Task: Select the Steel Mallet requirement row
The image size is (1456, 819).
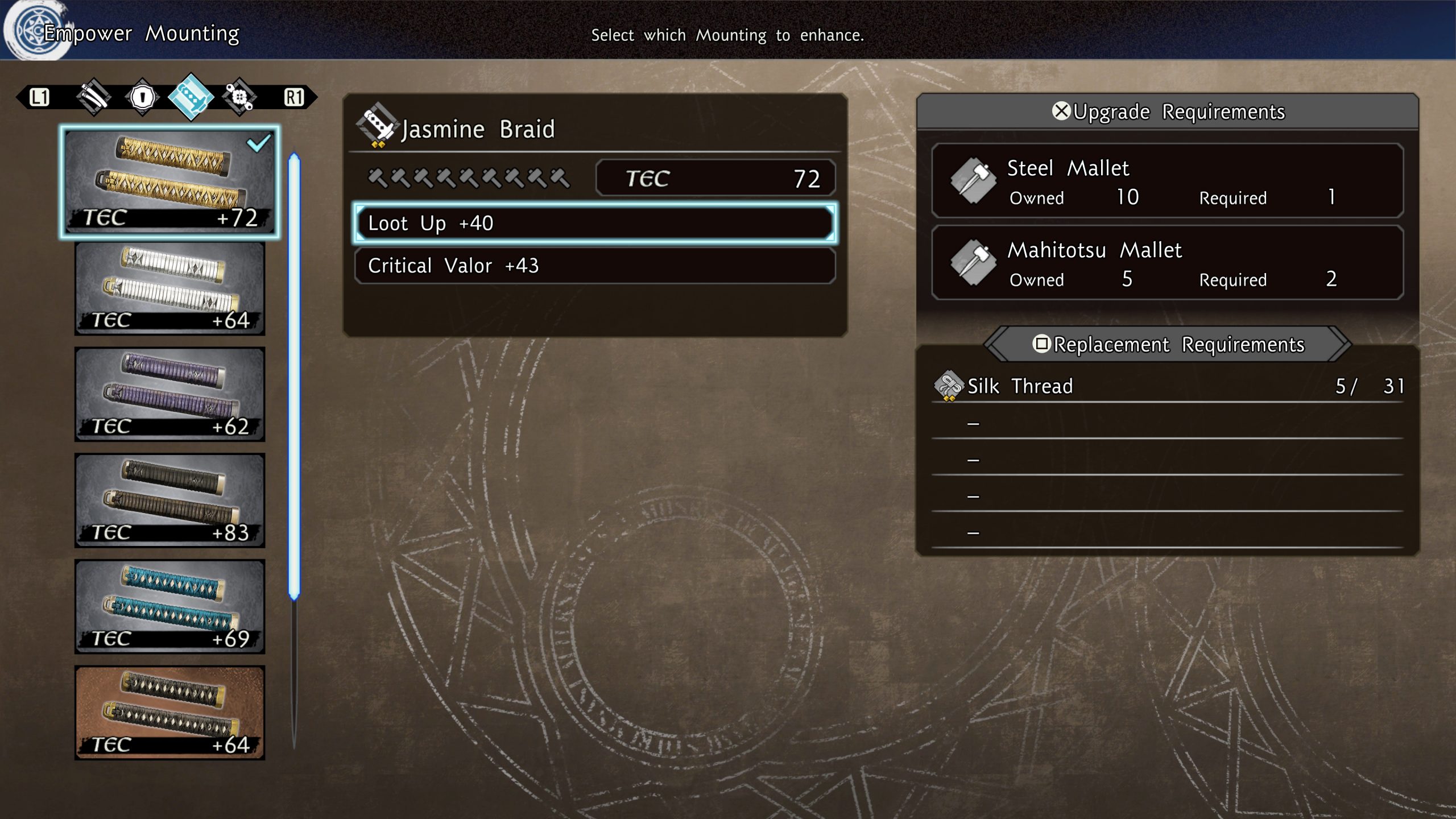Action: point(1167,181)
